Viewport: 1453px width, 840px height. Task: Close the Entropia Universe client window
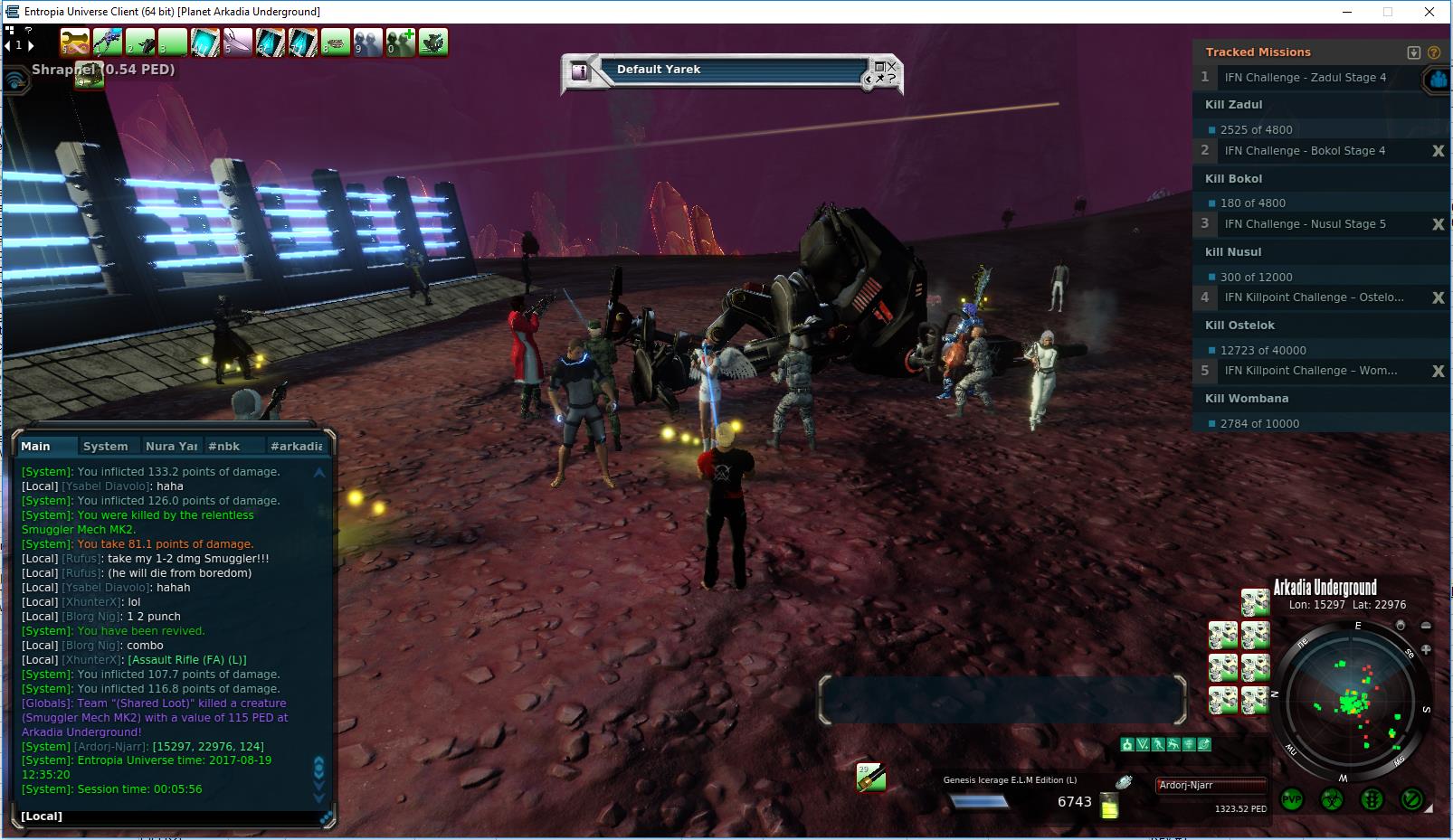1429,12
